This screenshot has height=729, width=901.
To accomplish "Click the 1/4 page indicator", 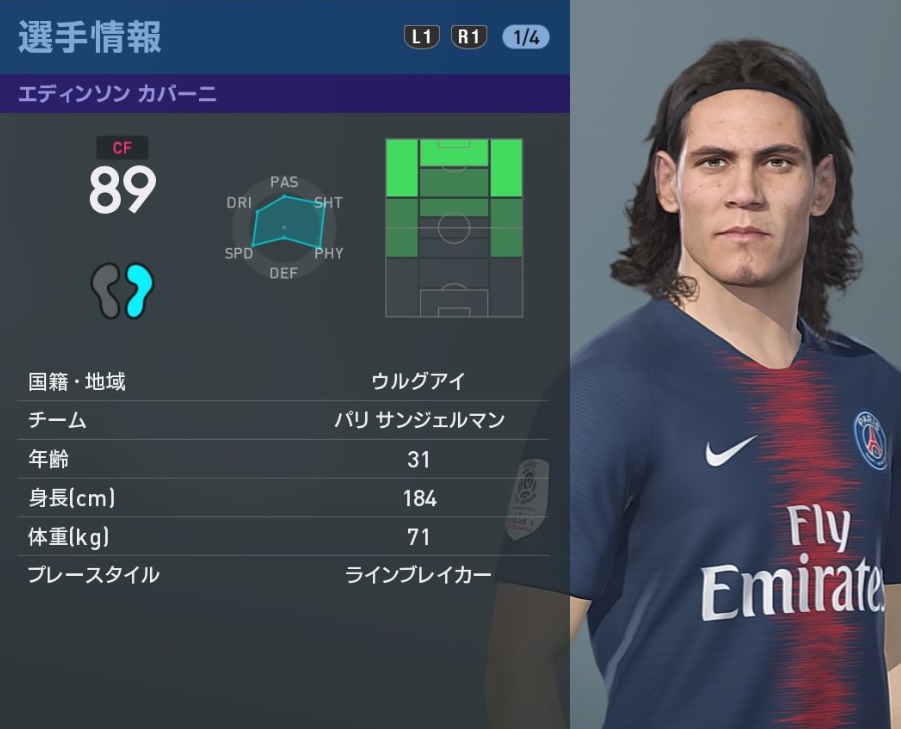I will click(x=526, y=37).
